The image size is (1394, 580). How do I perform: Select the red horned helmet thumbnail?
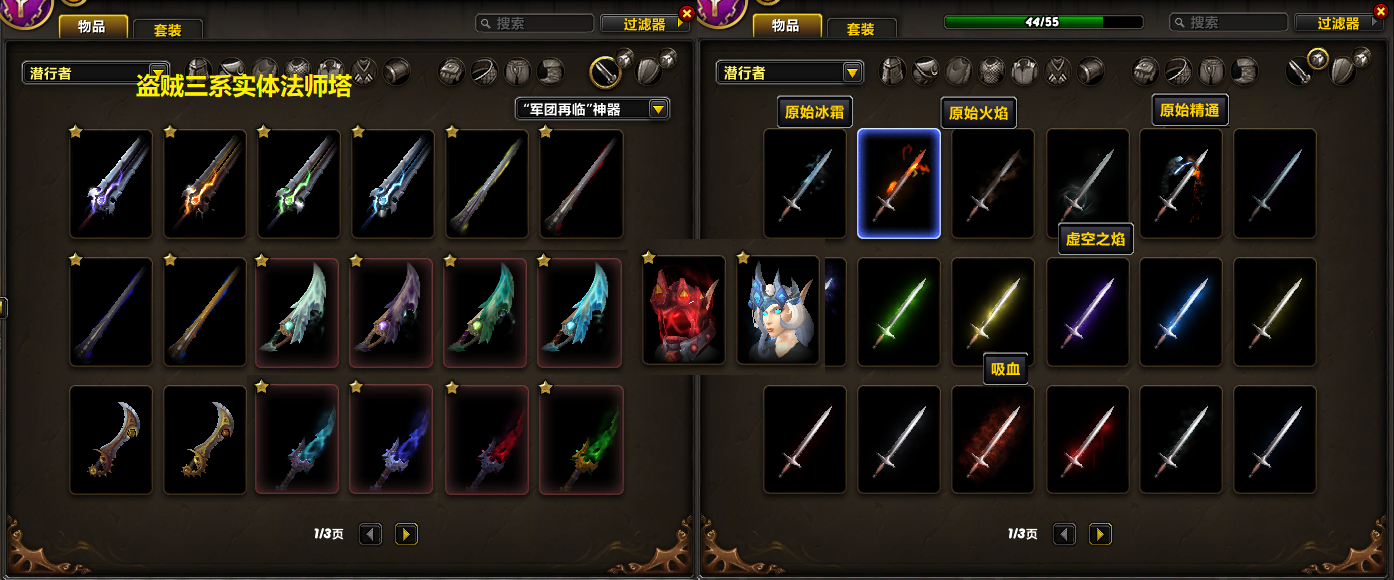(x=684, y=310)
